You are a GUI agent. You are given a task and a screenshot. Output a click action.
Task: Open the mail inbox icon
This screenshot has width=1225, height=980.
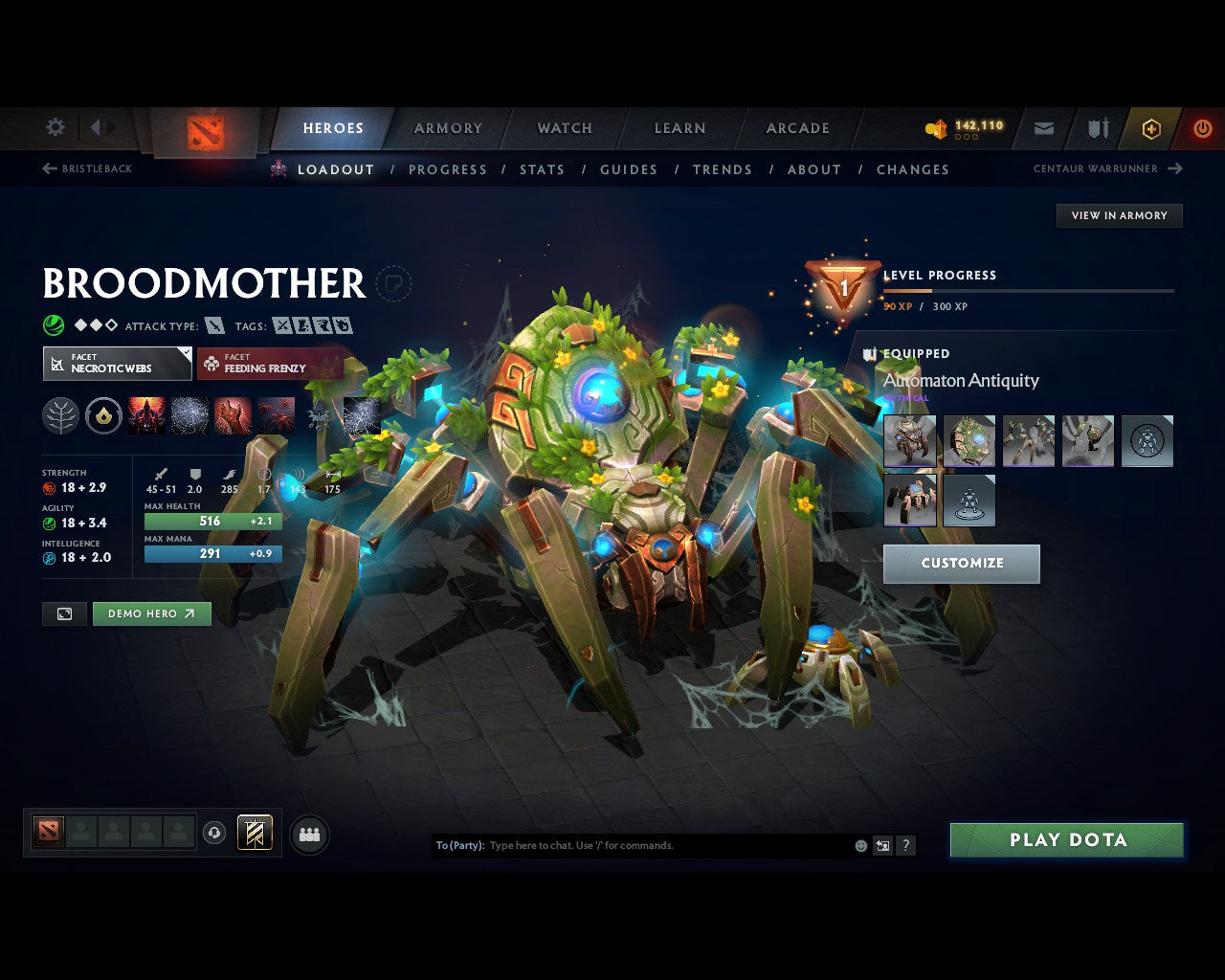point(1043,128)
